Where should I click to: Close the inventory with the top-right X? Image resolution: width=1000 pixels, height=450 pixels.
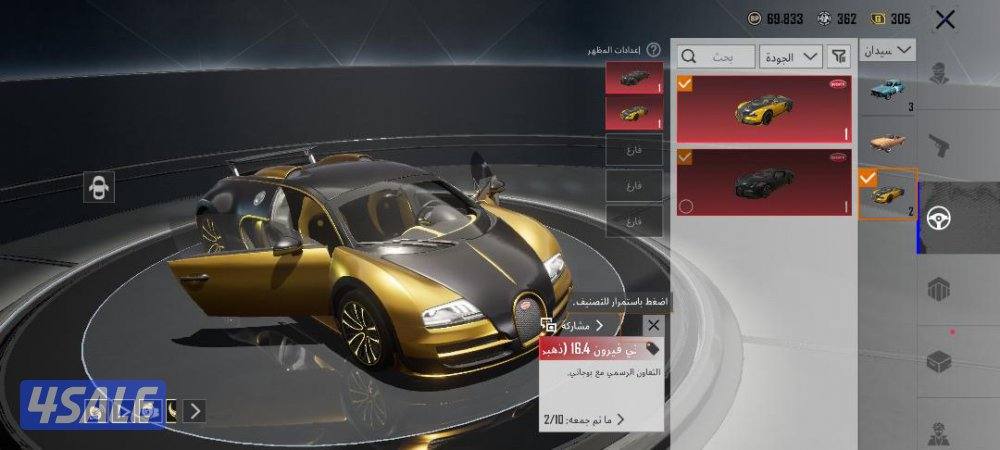(944, 19)
